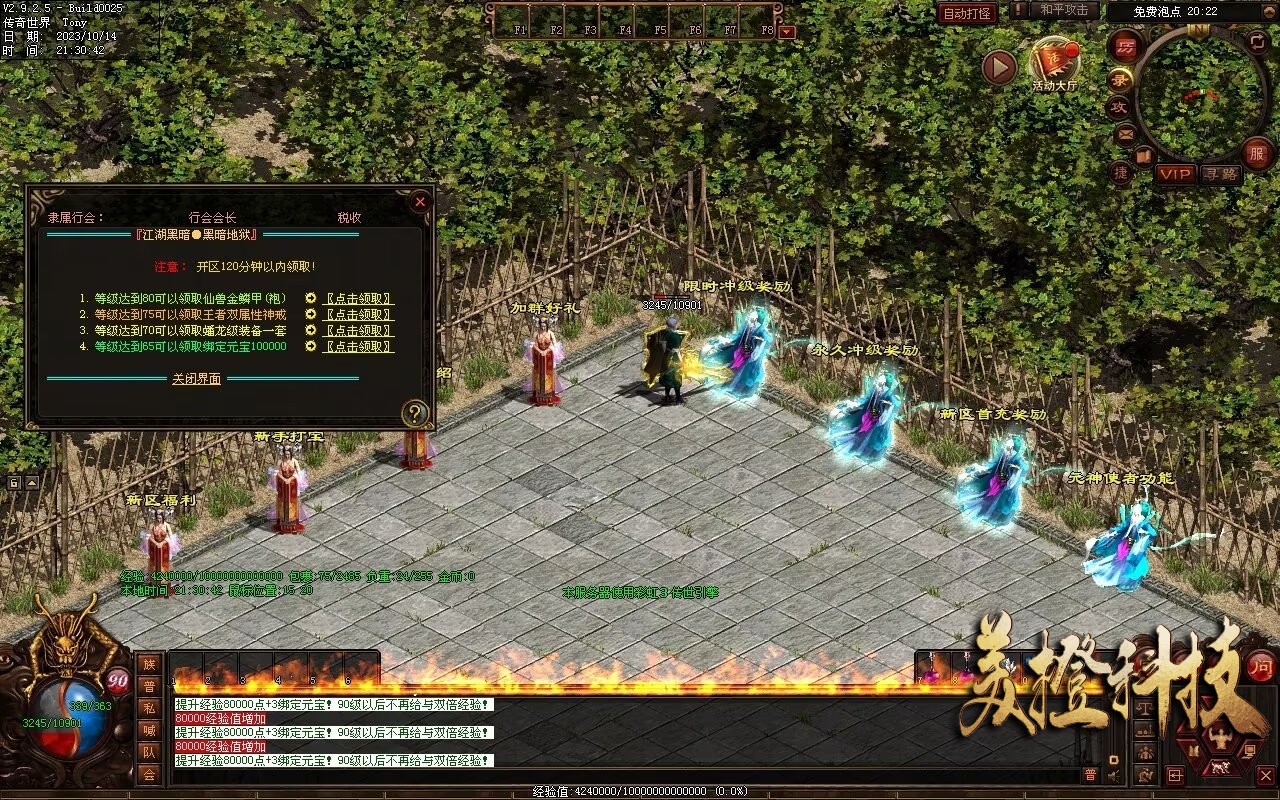The image size is (1280, 800).
Task: Claim the level 65 bound 100000 yuanbao reward
Action: [x=358, y=347]
